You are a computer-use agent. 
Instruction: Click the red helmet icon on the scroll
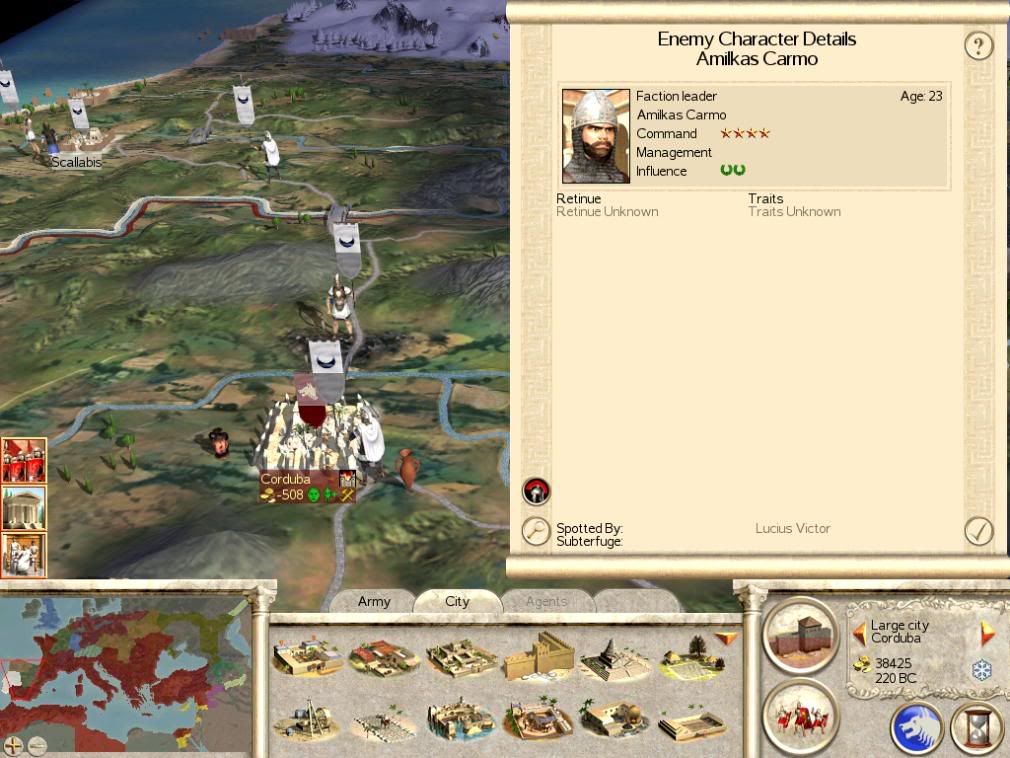click(x=536, y=491)
